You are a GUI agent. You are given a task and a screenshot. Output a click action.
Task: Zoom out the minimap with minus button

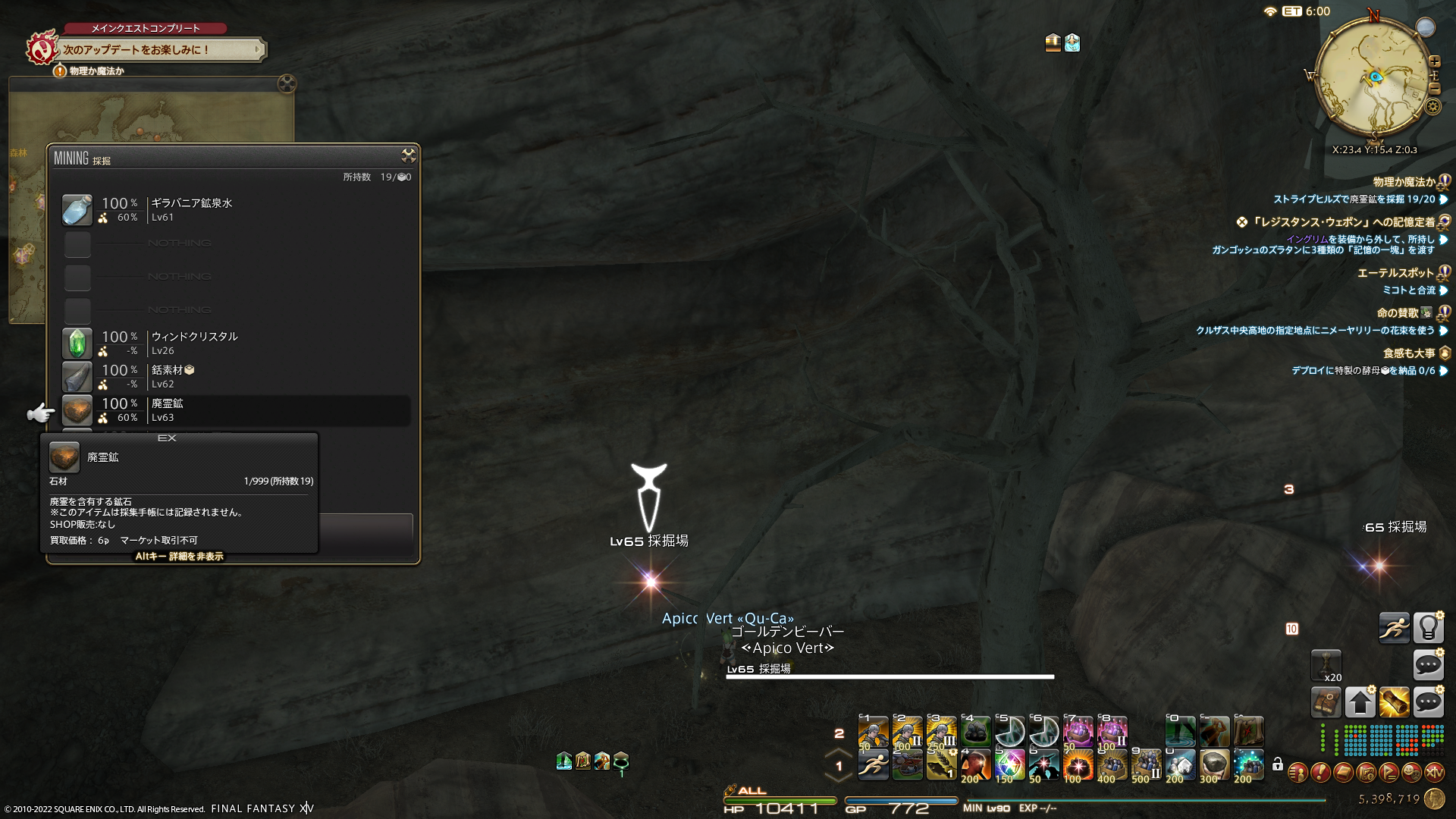(1434, 89)
